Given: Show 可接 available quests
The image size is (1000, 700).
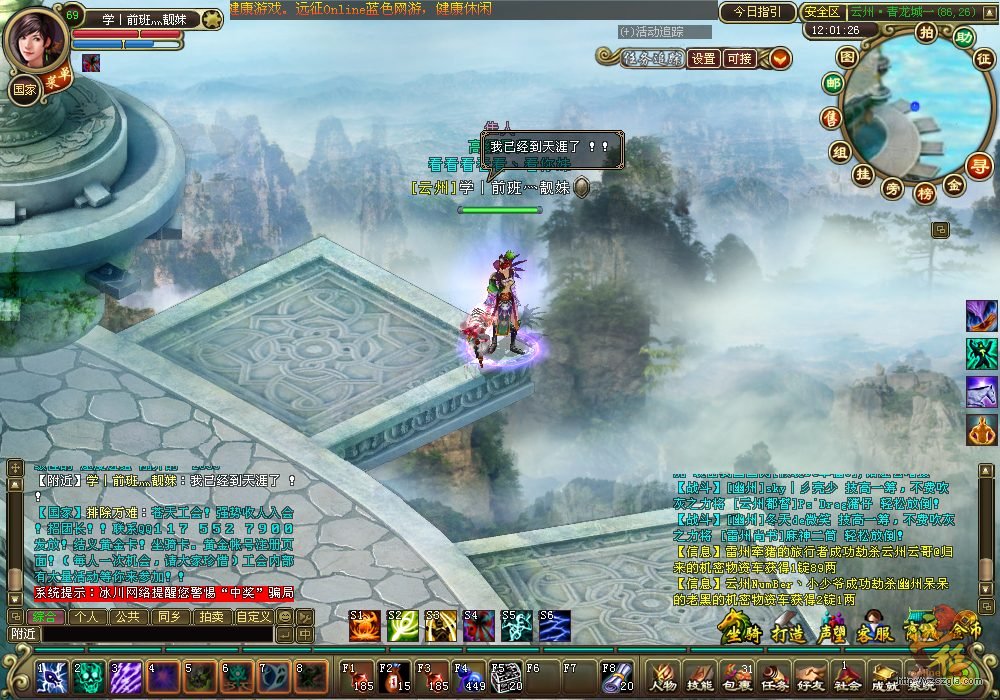Looking at the screenshot, I should [x=739, y=59].
